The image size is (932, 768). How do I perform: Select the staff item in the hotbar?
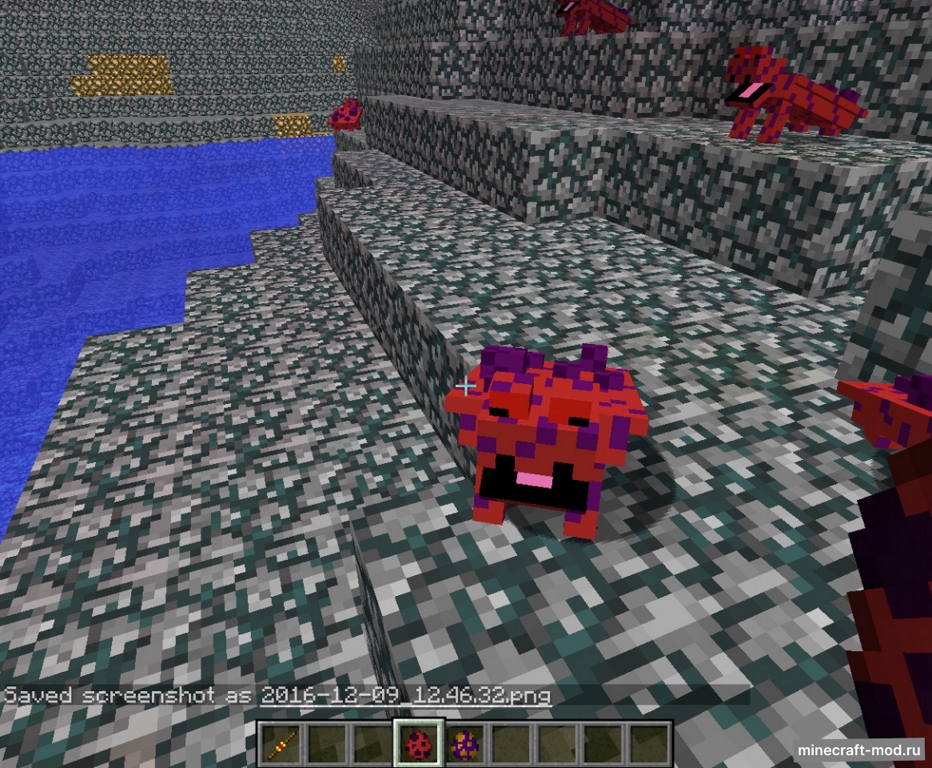279,744
